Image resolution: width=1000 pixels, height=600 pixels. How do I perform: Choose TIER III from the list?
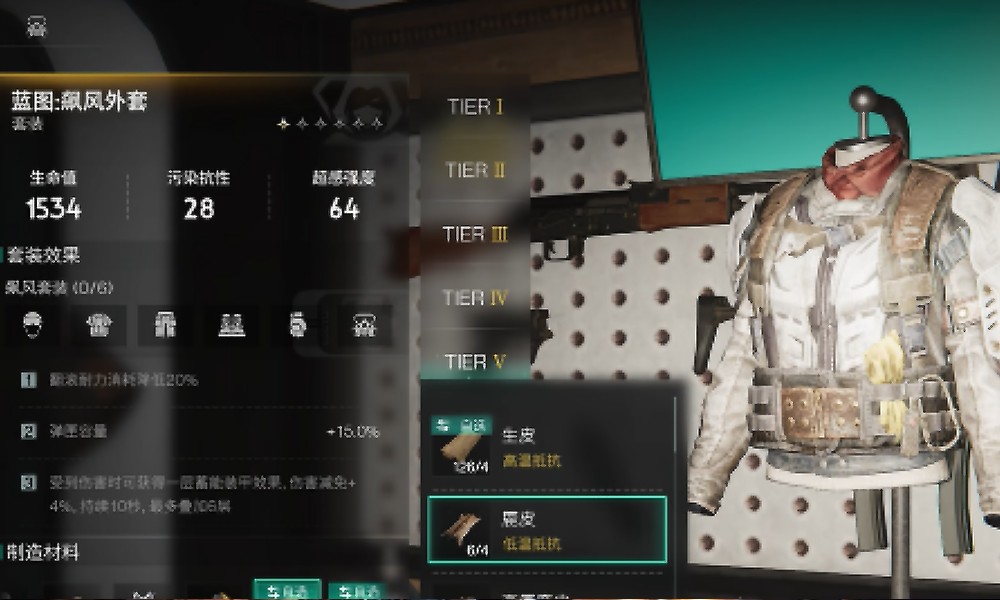(x=476, y=235)
